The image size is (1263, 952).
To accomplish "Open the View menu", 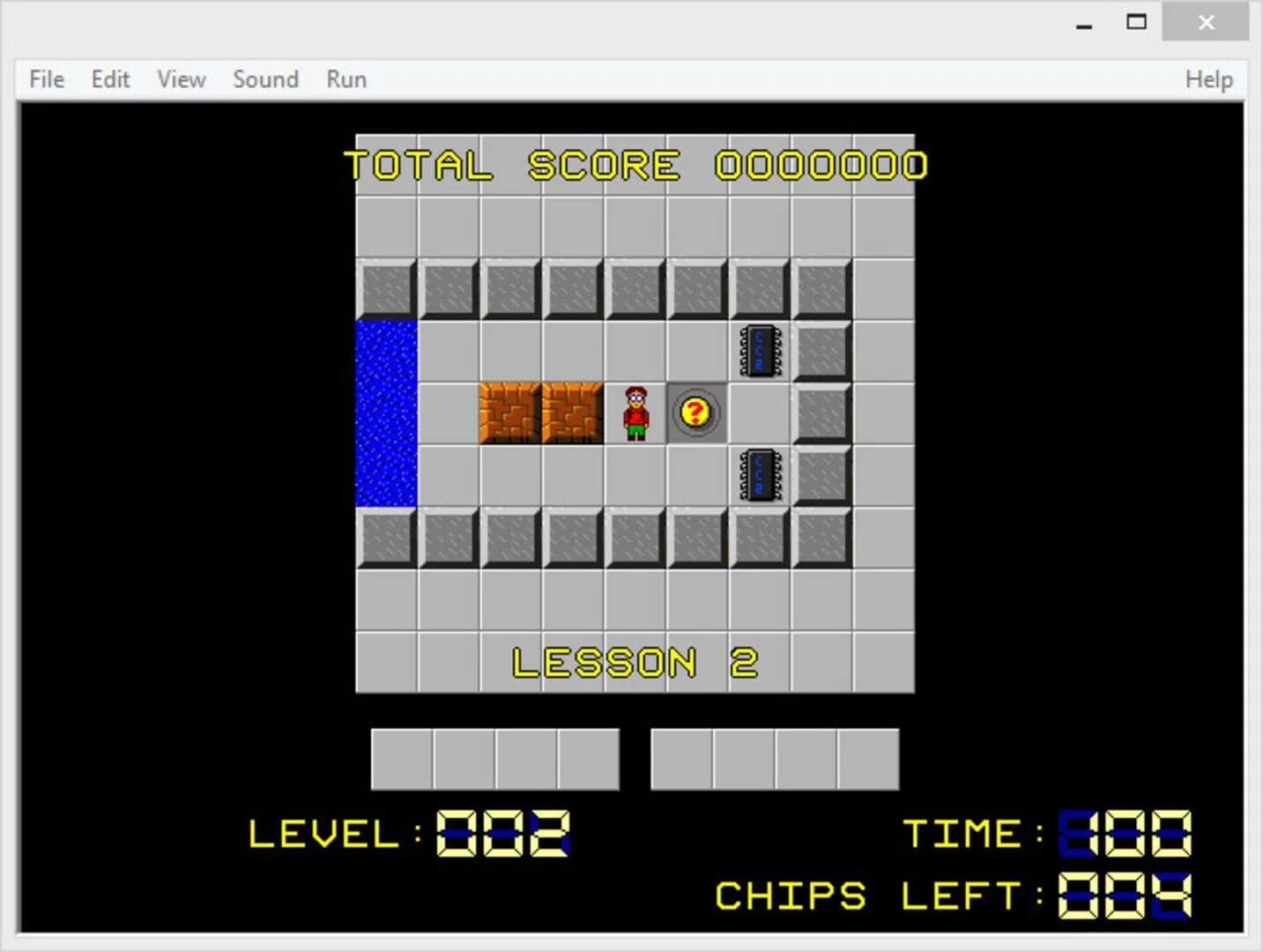I will [180, 79].
